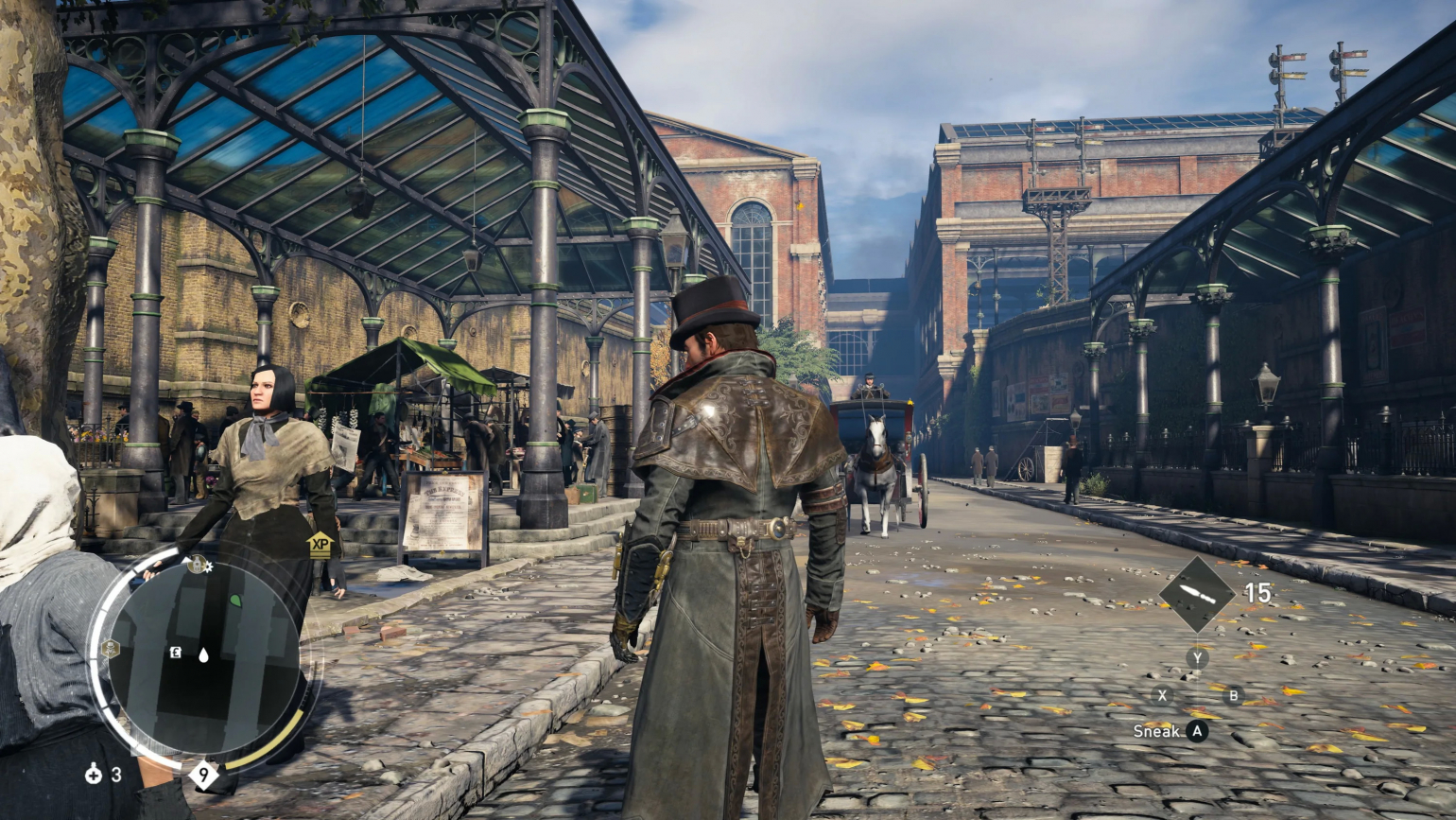Image resolution: width=1456 pixels, height=820 pixels.
Task: Click the level 9 diamond badge
Action: coord(203,775)
